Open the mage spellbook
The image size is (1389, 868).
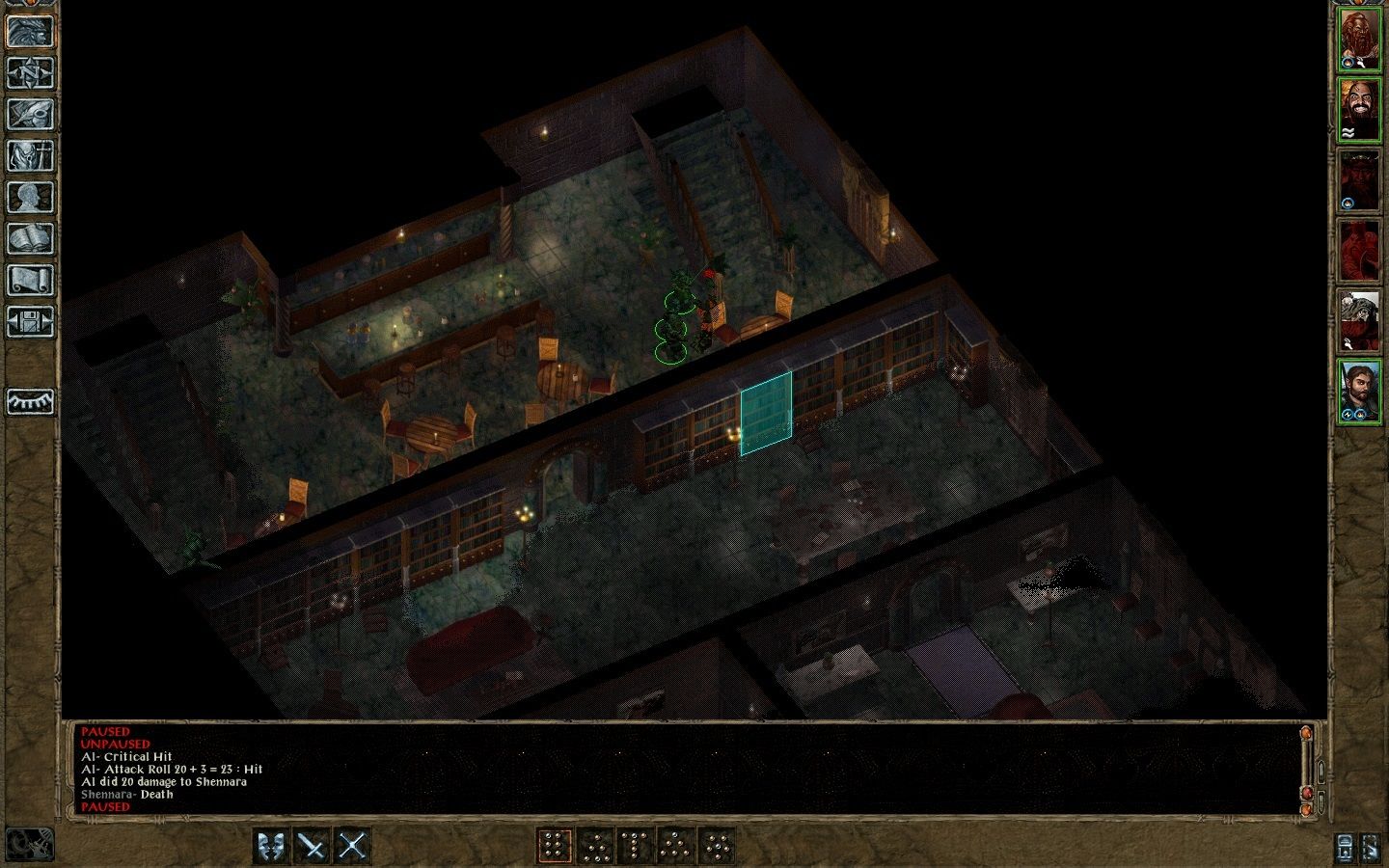coord(30,238)
